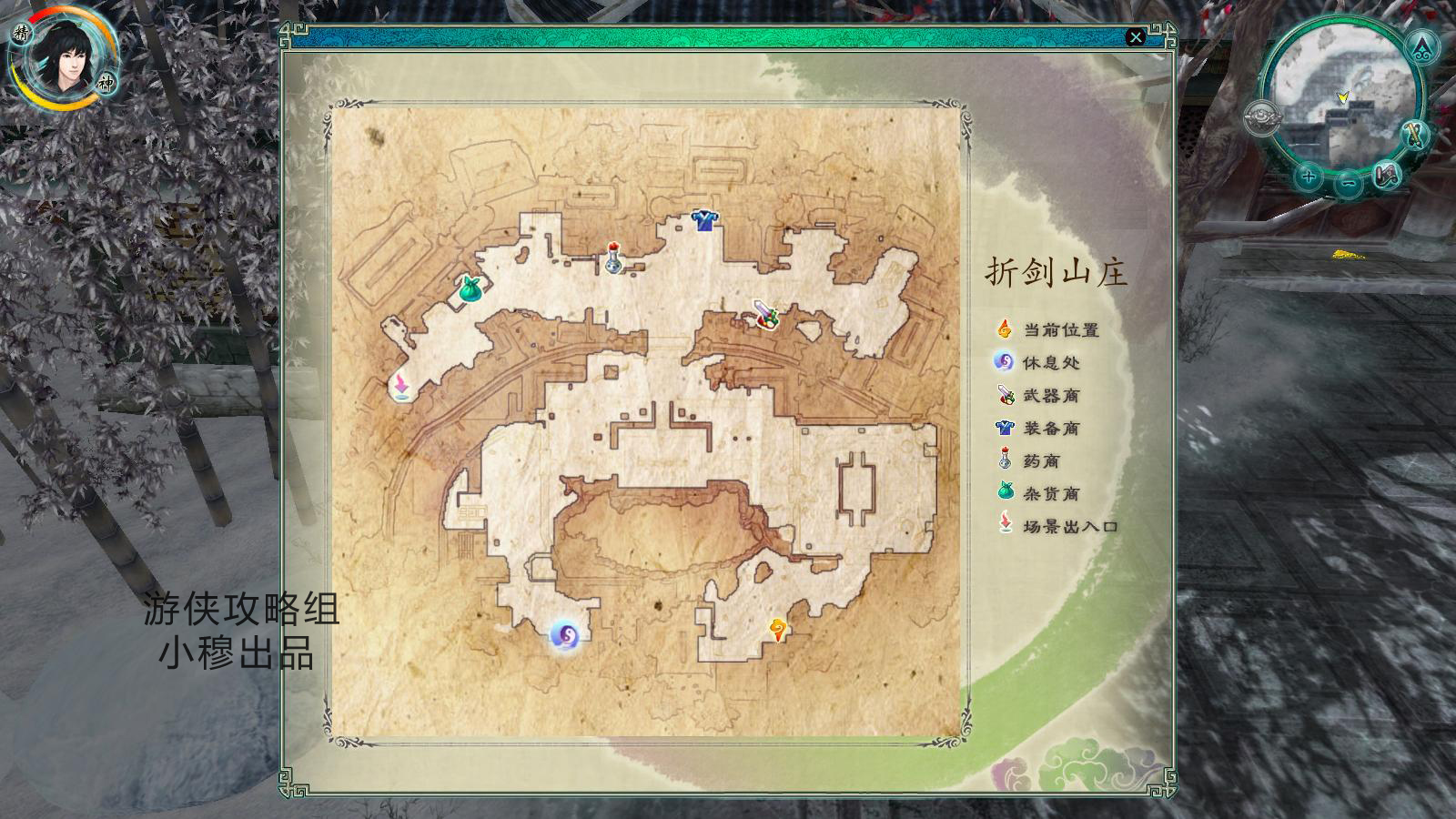Click the pink scene exit marker on map
This screenshot has height=819, width=1456.
(x=400, y=386)
